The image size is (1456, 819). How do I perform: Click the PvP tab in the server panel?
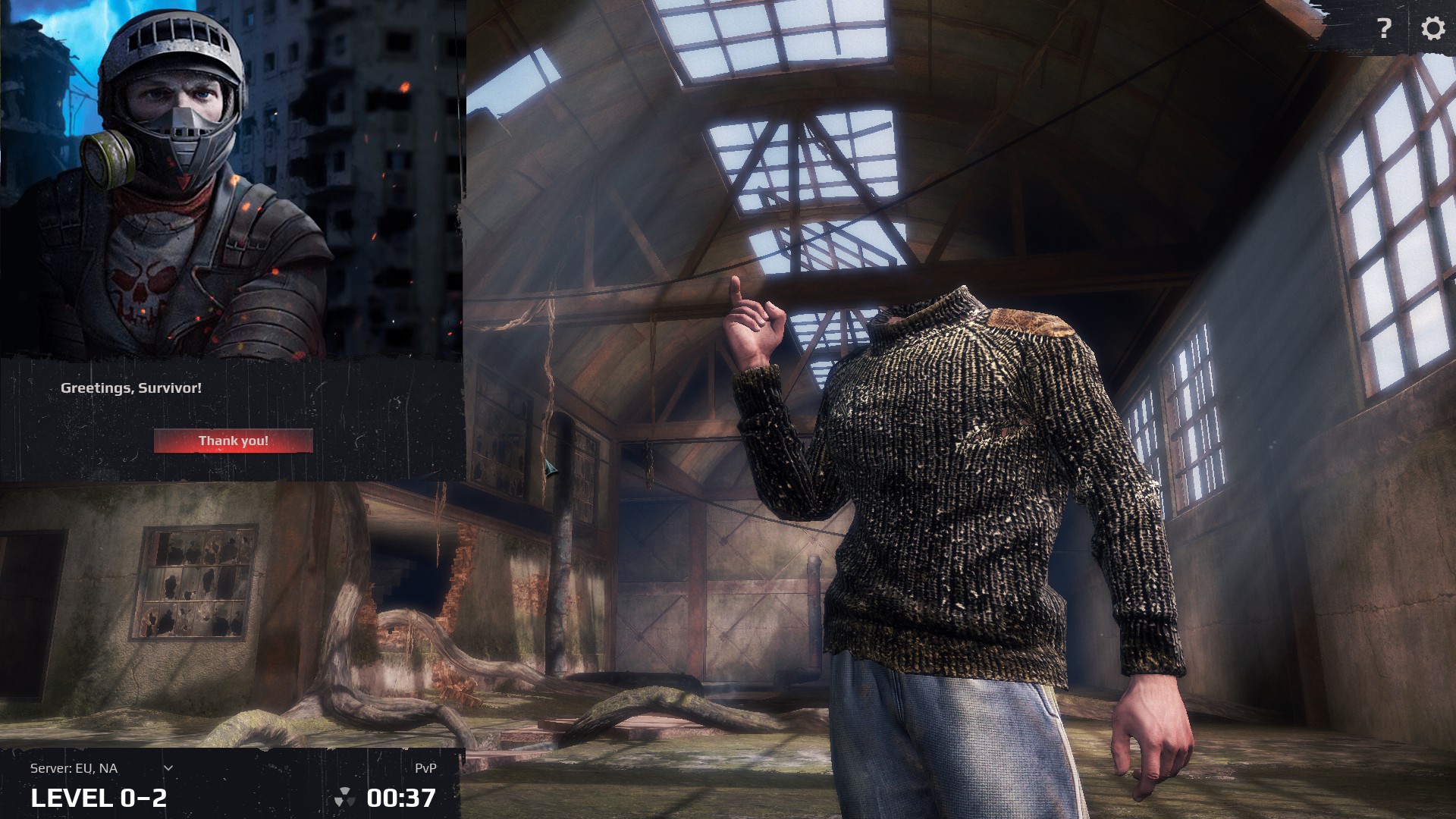coord(427,767)
